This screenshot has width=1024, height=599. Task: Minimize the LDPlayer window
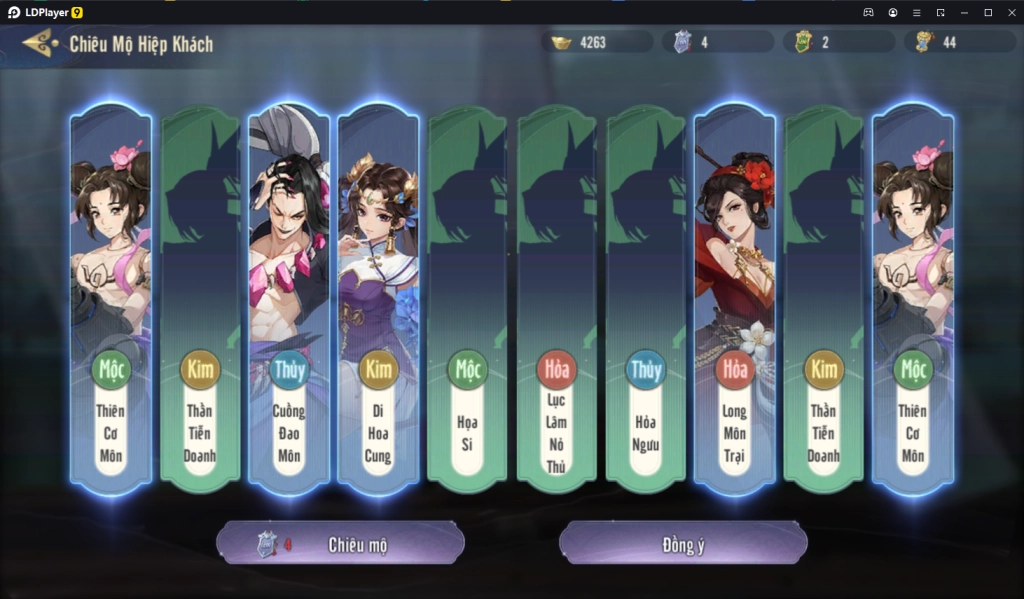point(964,12)
